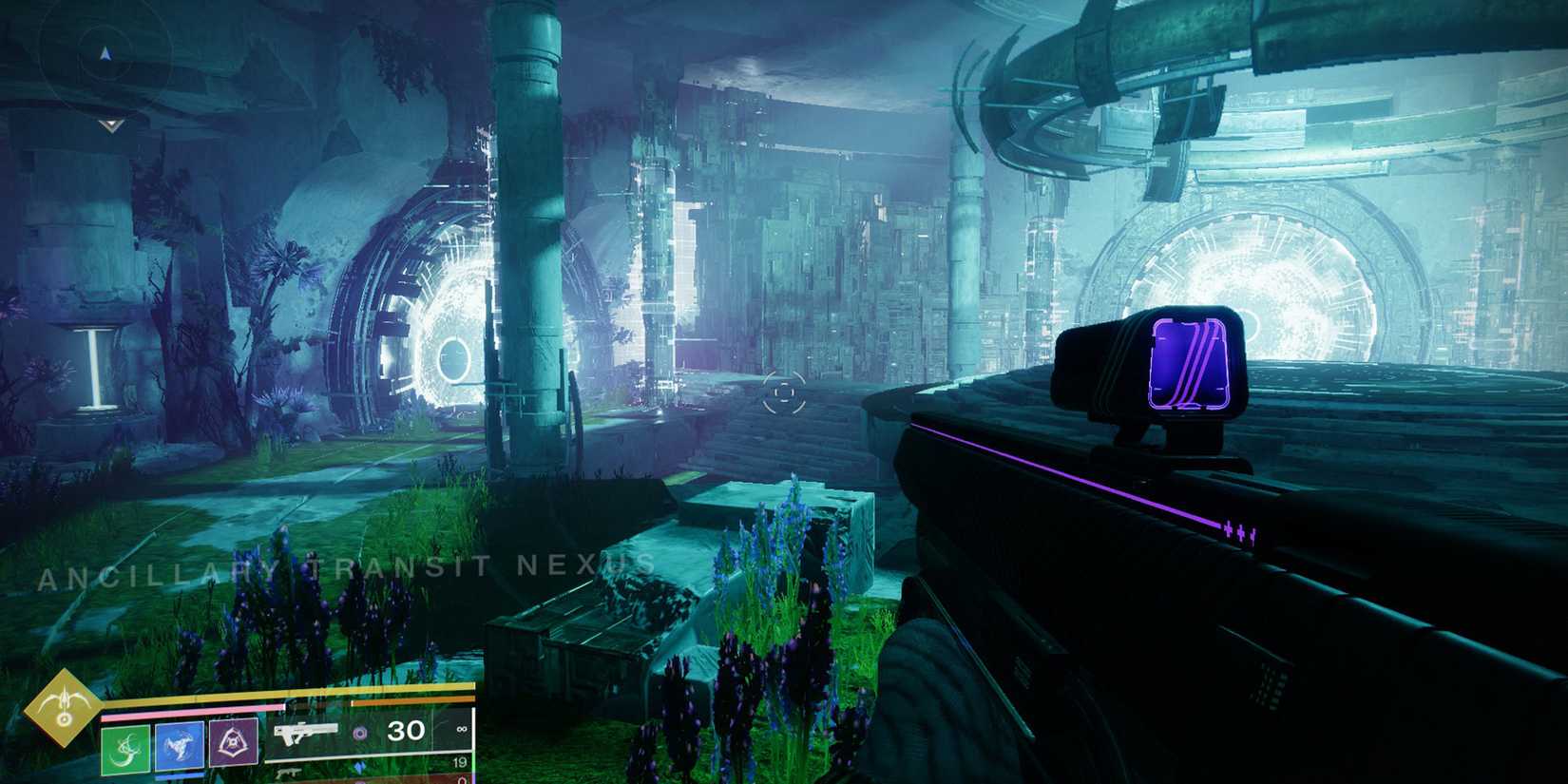
Task: Select the purple class ability icon
Action: coord(235,741)
